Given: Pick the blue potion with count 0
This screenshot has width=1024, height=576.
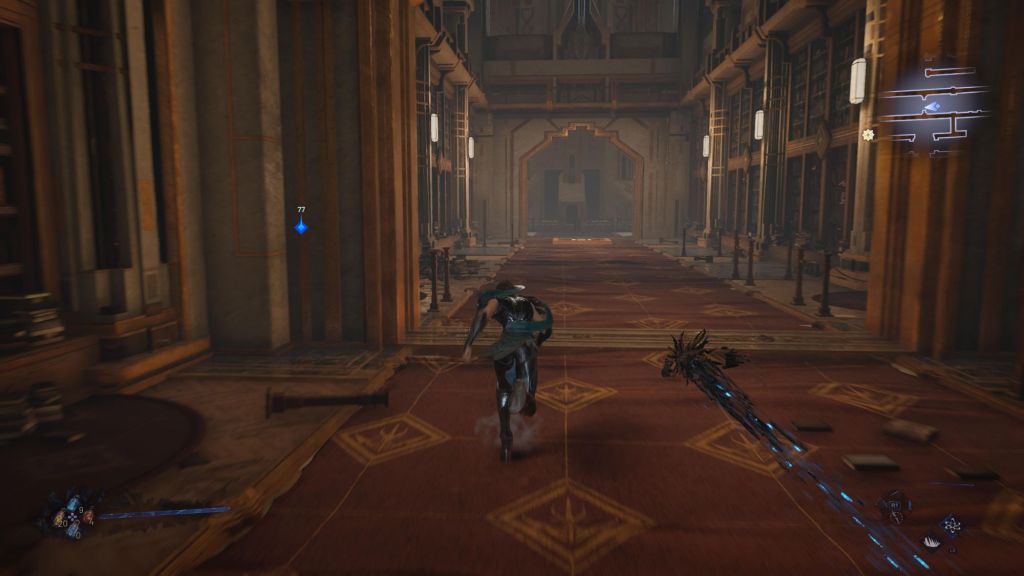Looking at the screenshot, I should tap(72, 531).
